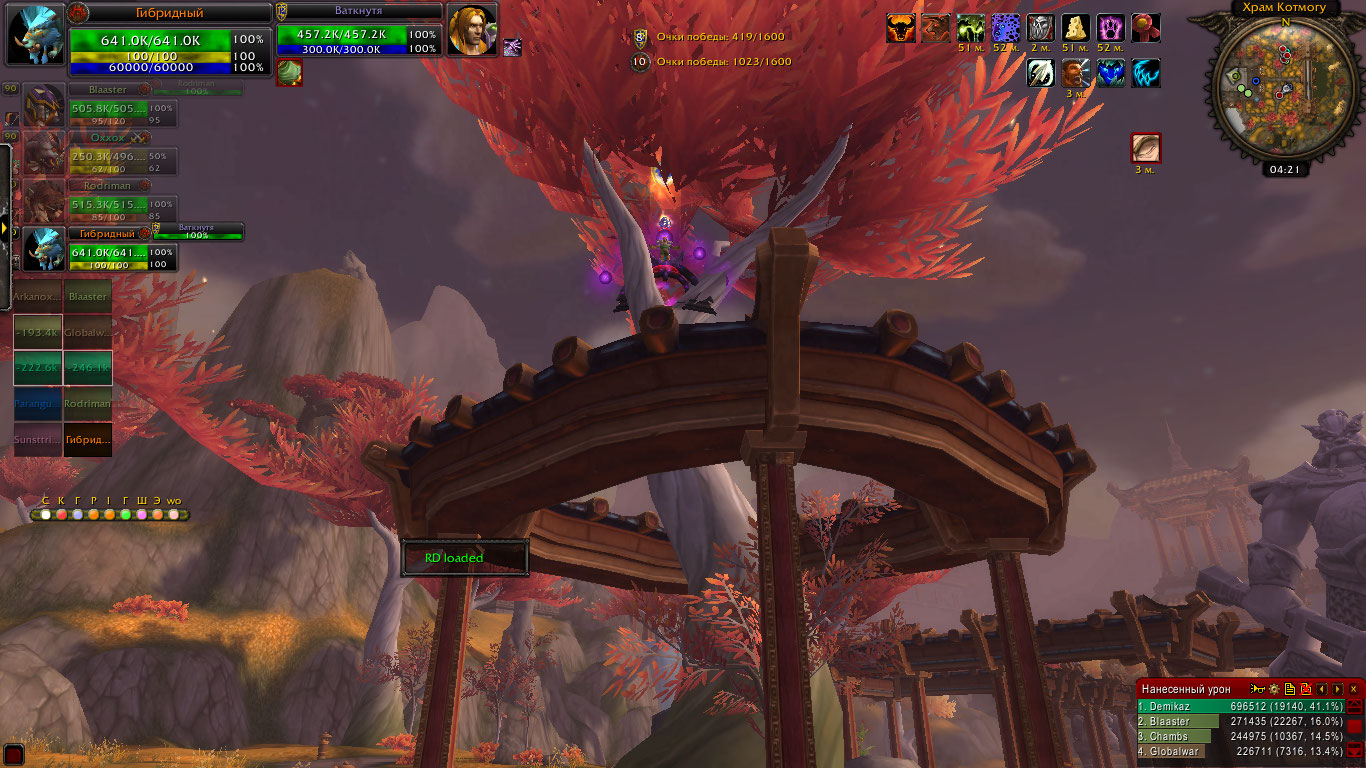Close the Нанесенный урон damage meter

tap(1353, 689)
